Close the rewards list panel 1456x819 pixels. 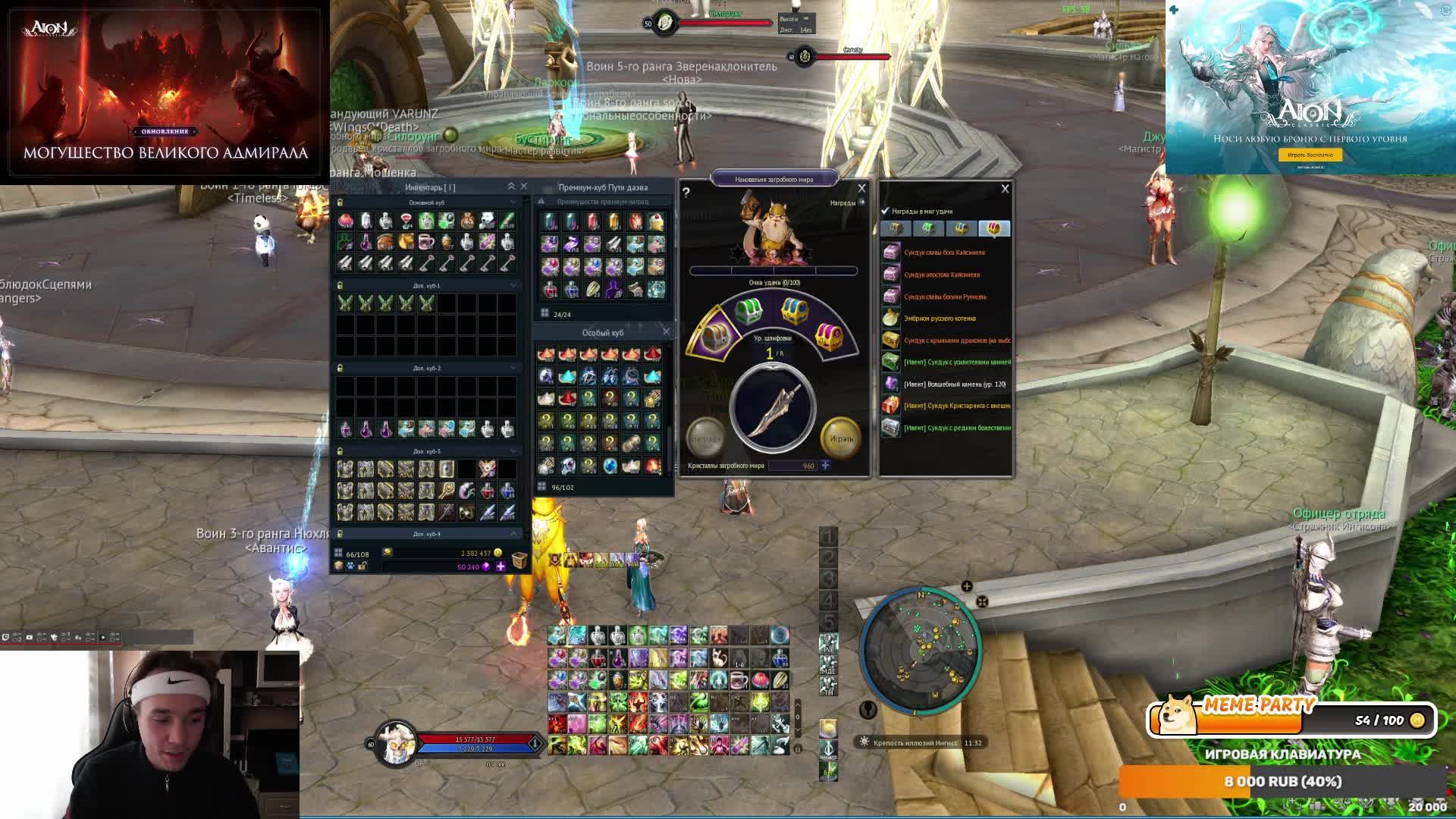point(1005,189)
